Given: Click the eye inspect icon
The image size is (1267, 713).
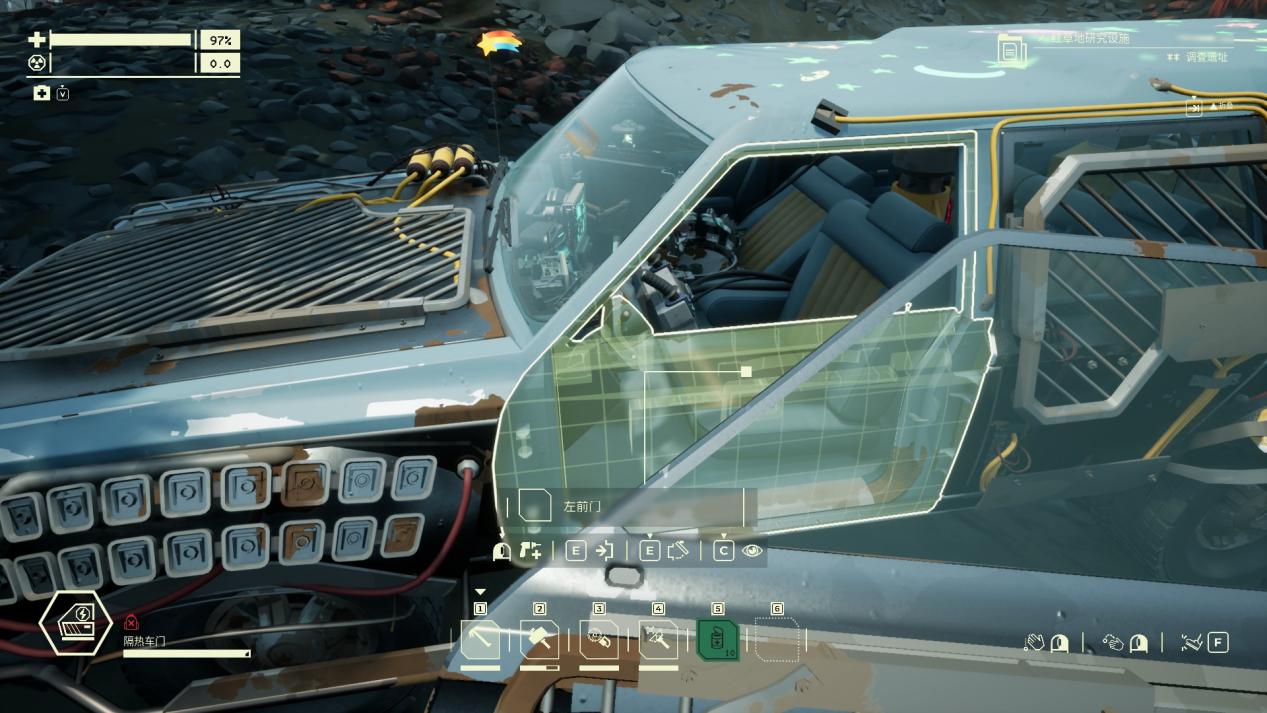Looking at the screenshot, I should (x=752, y=551).
